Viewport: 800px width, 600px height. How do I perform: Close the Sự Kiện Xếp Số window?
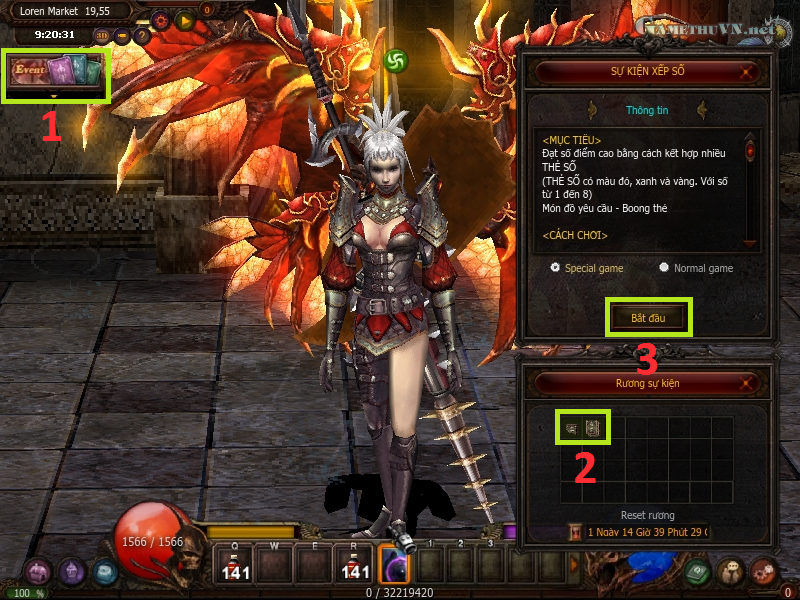pyautogui.click(x=747, y=72)
